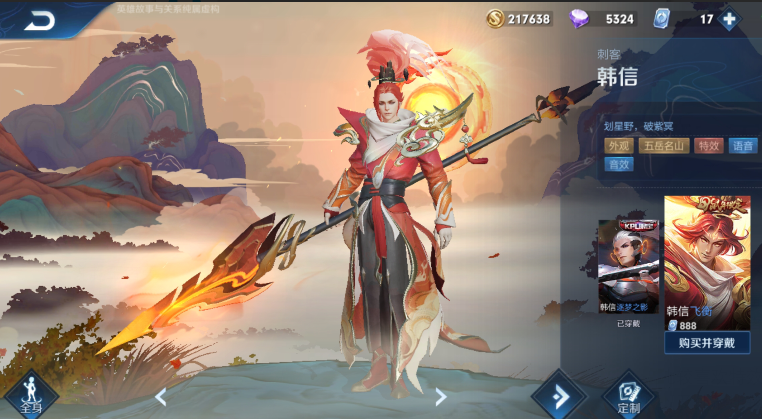The height and width of the screenshot is (419, 762).
Task: Open the gold coin balance
Action: coord(519,19)
